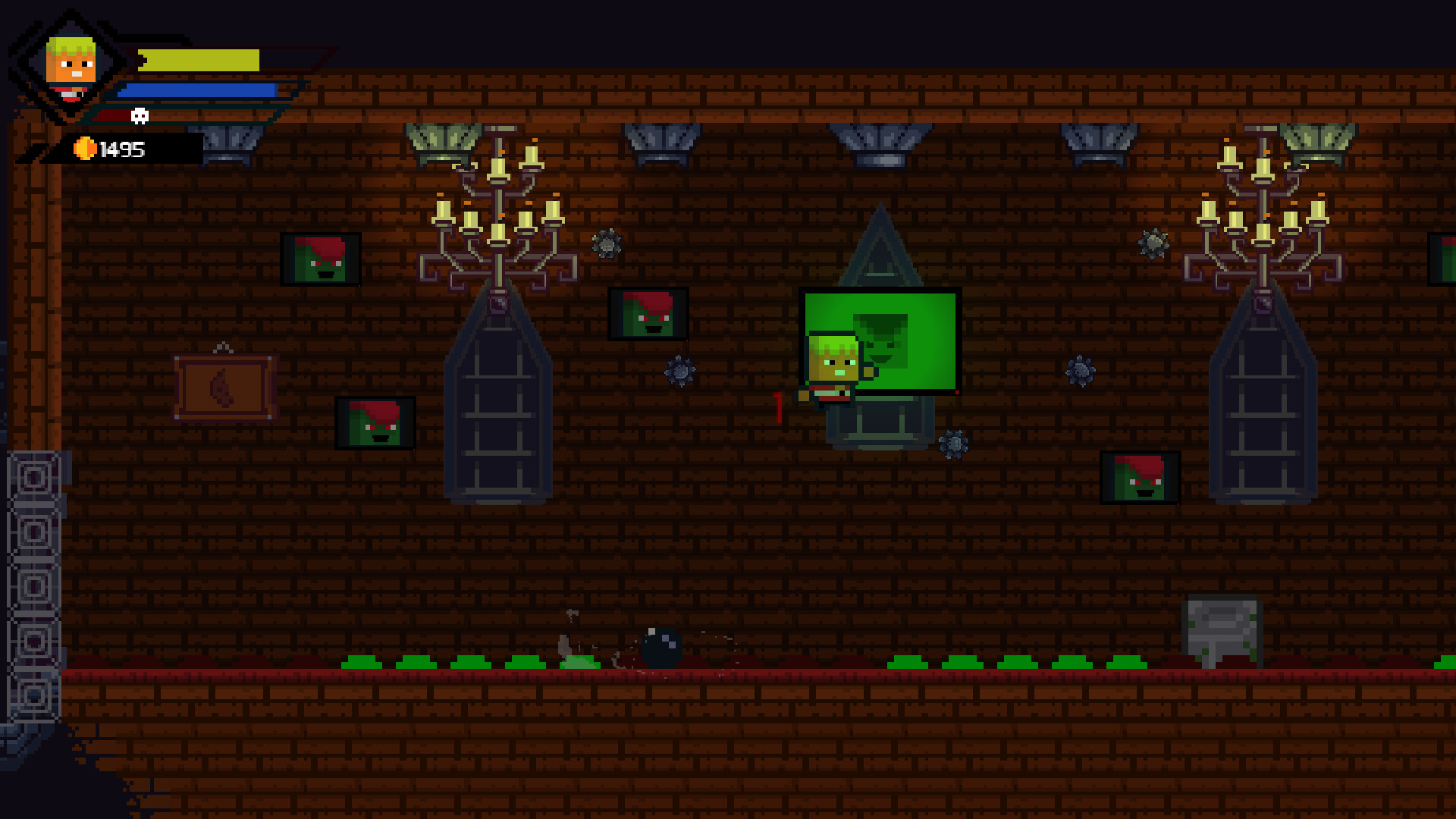Click the coin icon in the HUD
Viewport: 1456px width, 819px height.
pos(86,149)
